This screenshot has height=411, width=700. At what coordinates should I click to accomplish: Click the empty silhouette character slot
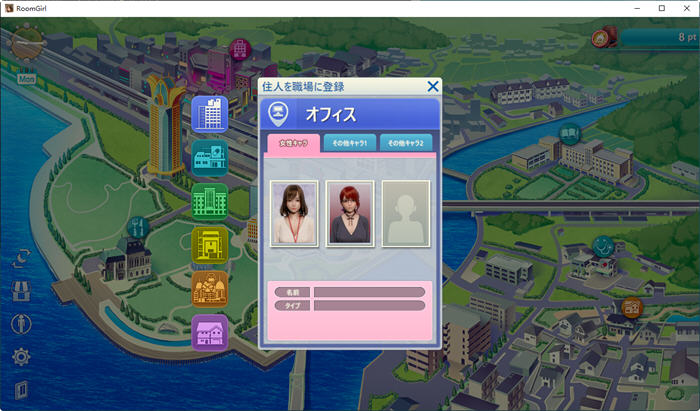(405, 213)
